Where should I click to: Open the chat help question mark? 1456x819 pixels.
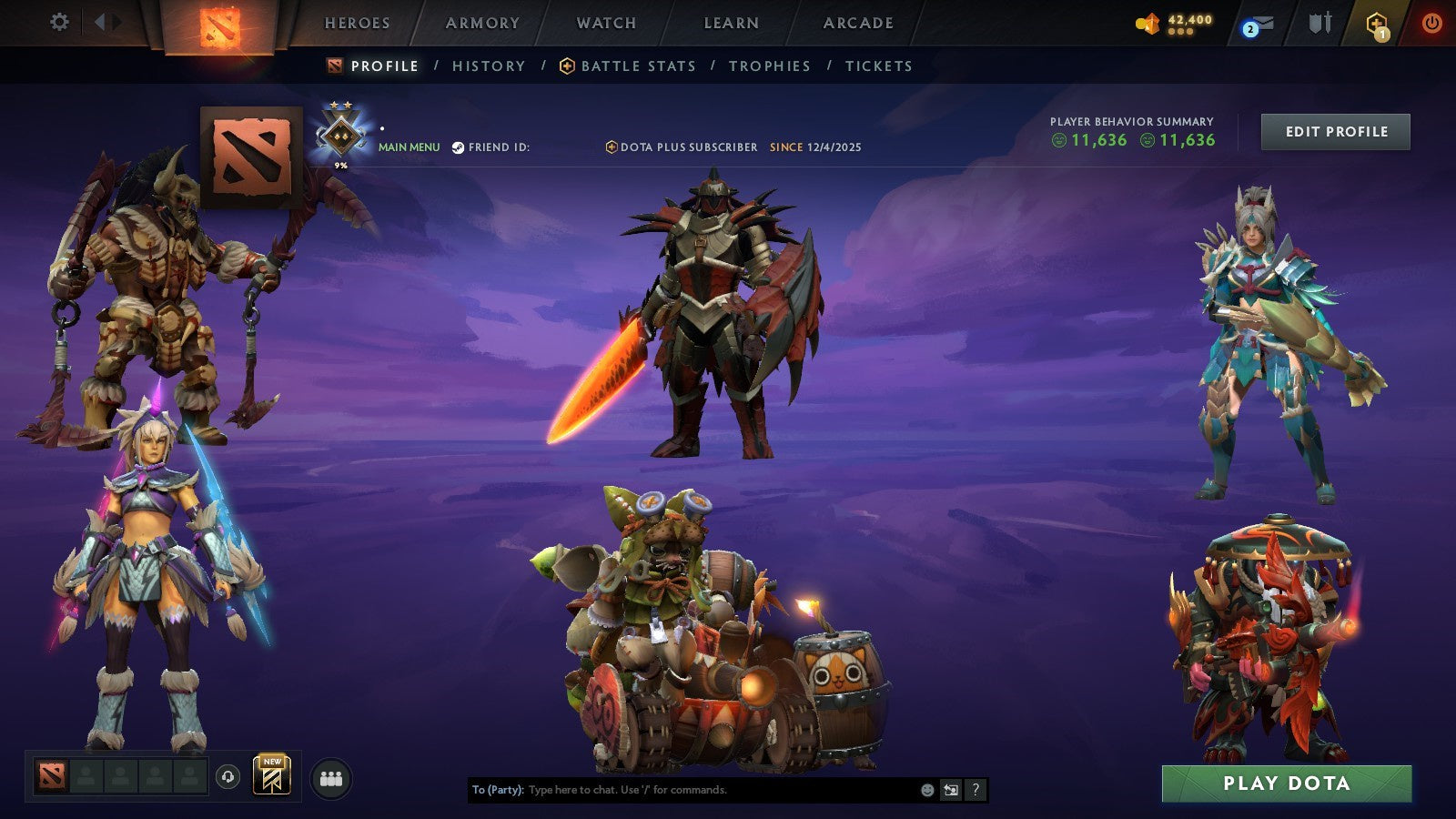click(x=975, y=791)
